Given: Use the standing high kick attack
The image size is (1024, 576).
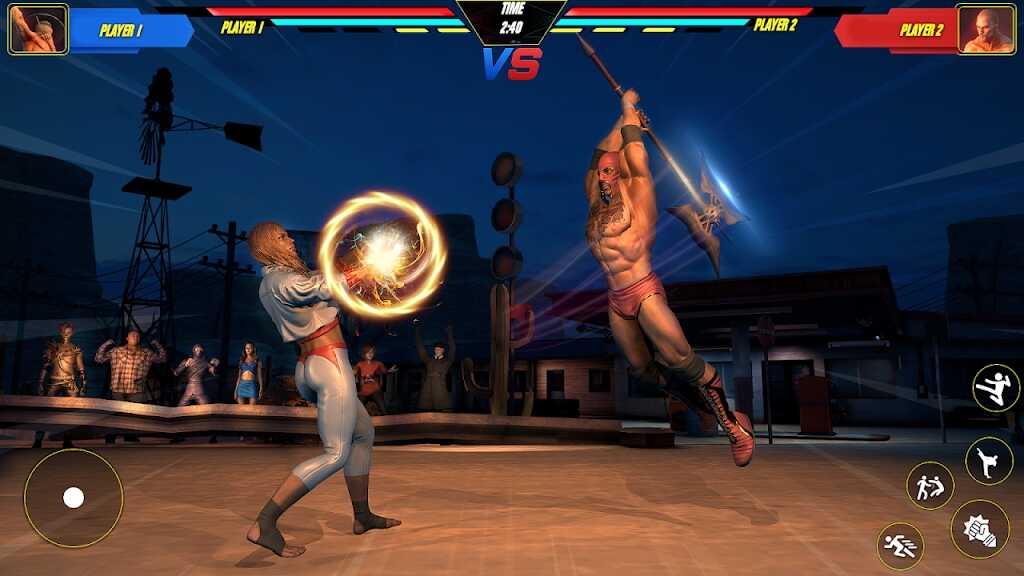Looking at the screenshot, I should coord(988,461).
